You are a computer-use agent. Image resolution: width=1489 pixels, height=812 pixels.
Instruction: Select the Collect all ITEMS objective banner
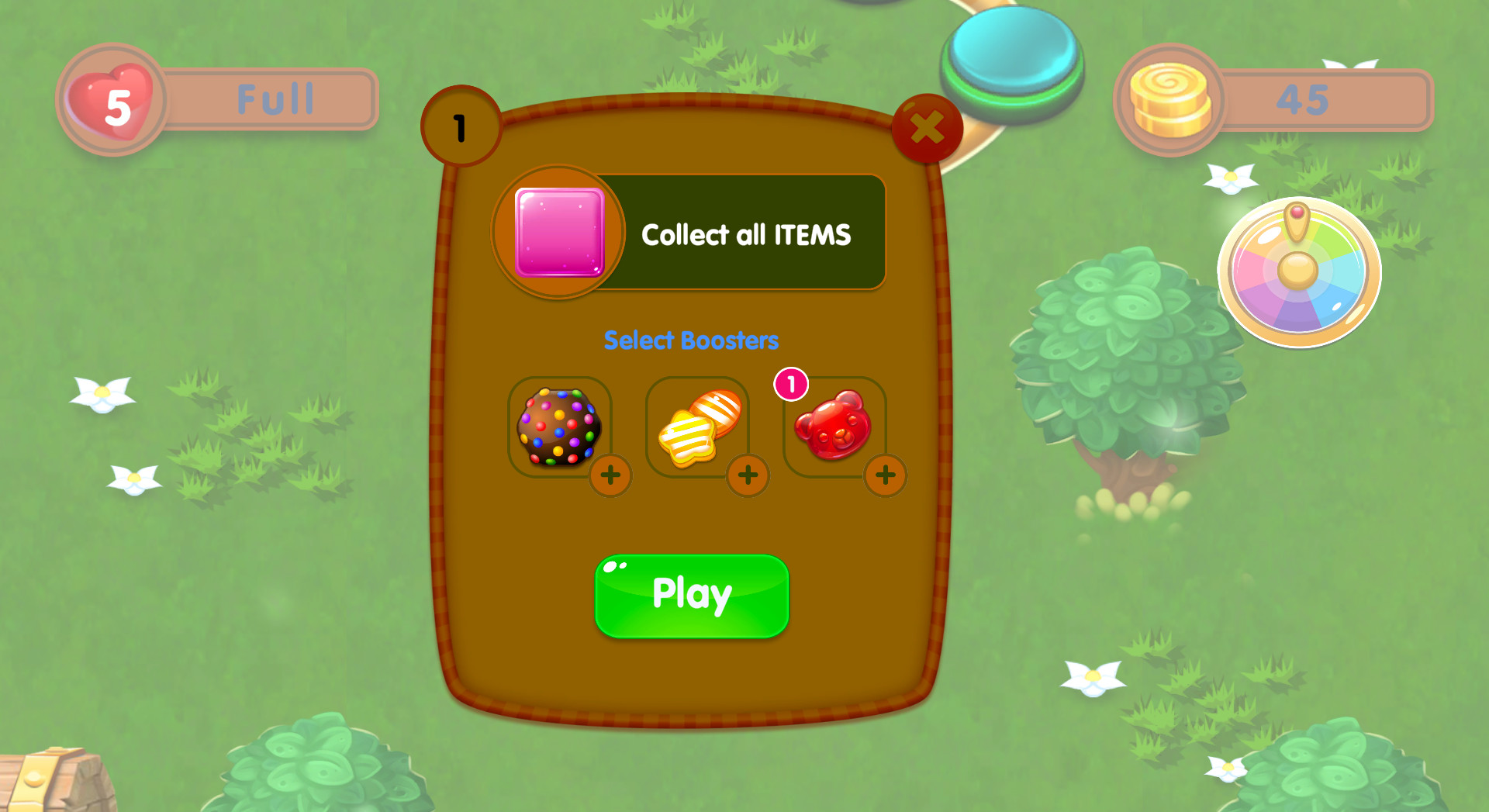[744, 233]
